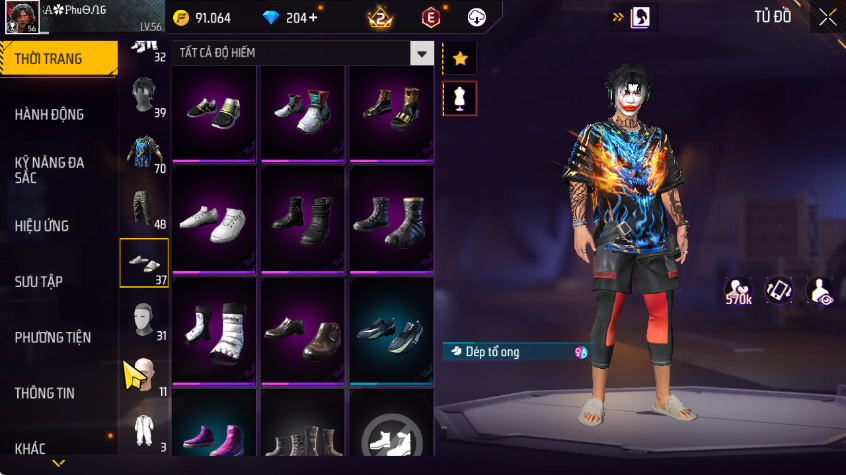Open the pants category with 48 items
The height and width of the screenshot is (475, 846).
(x=143, y=208)
